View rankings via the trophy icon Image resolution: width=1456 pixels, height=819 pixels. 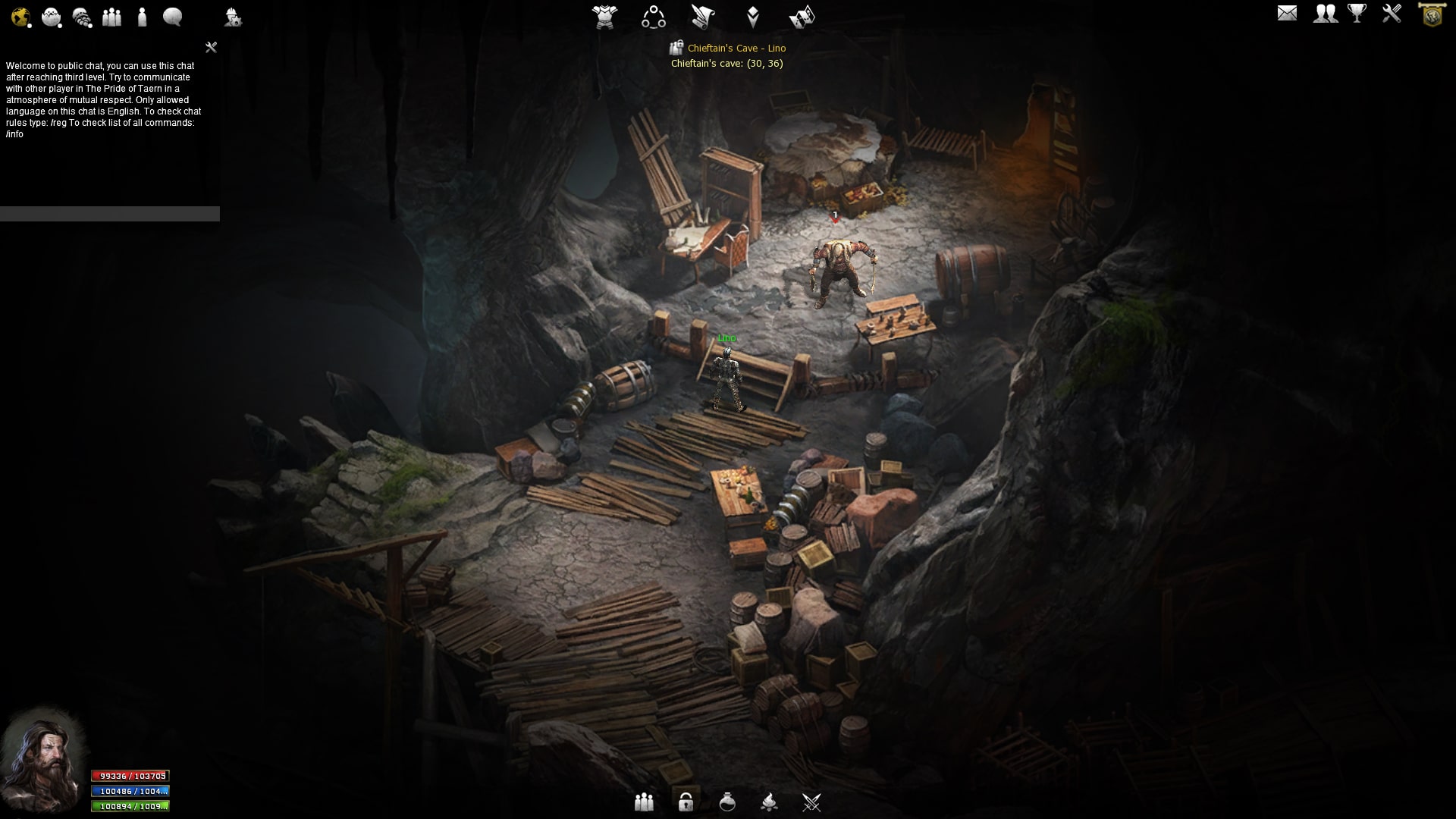point(1357,13)
